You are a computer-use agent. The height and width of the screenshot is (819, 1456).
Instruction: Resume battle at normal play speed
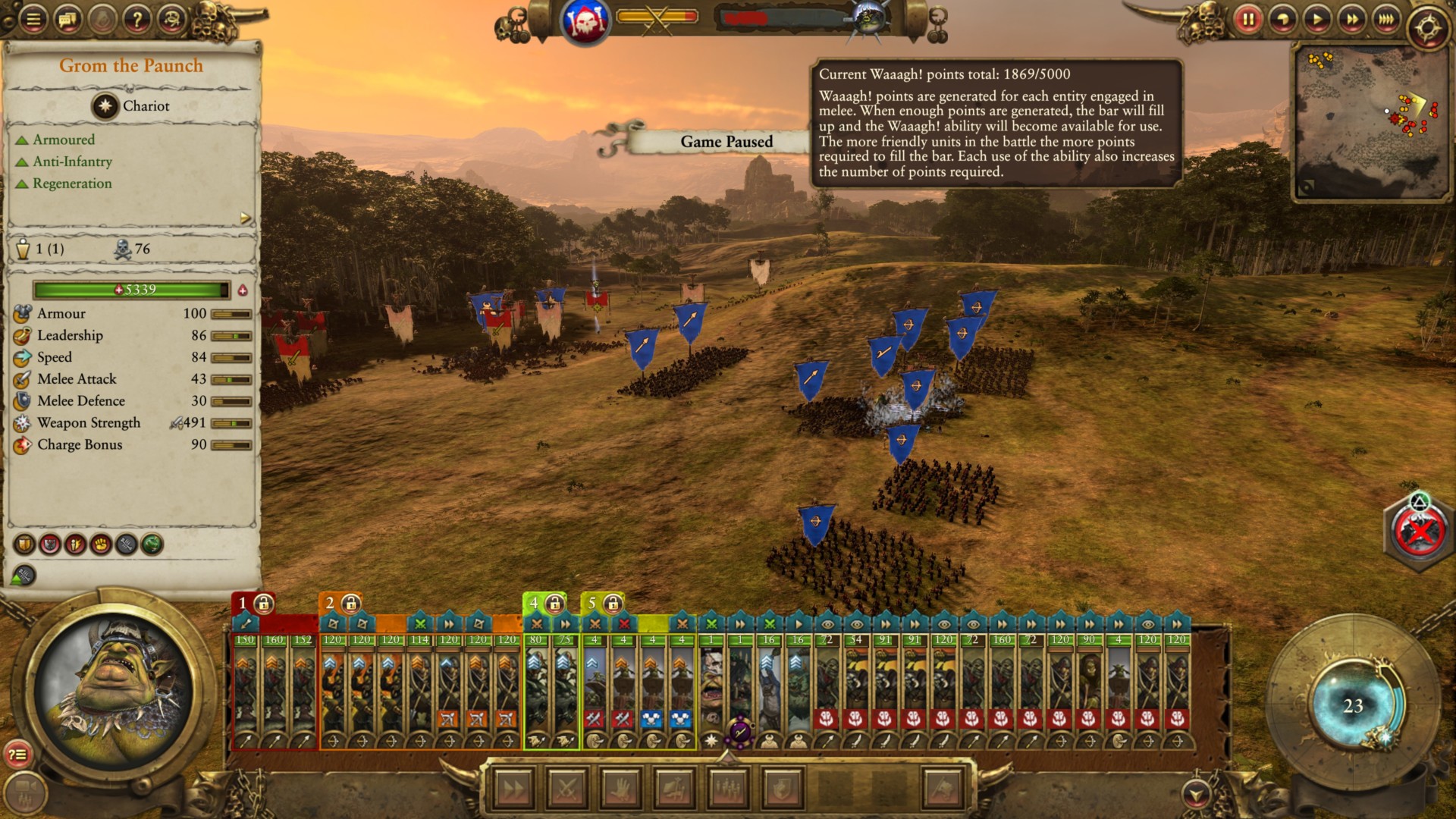pos(1317,19)
